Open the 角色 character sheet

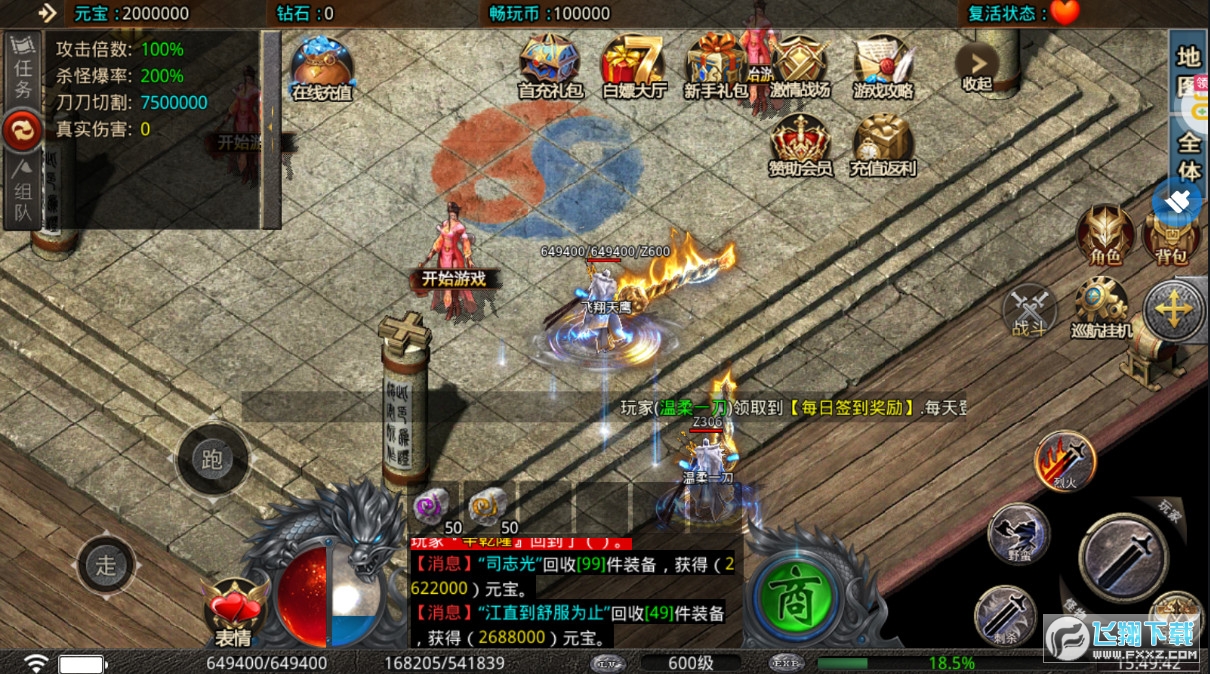(x=1105, y=234)
